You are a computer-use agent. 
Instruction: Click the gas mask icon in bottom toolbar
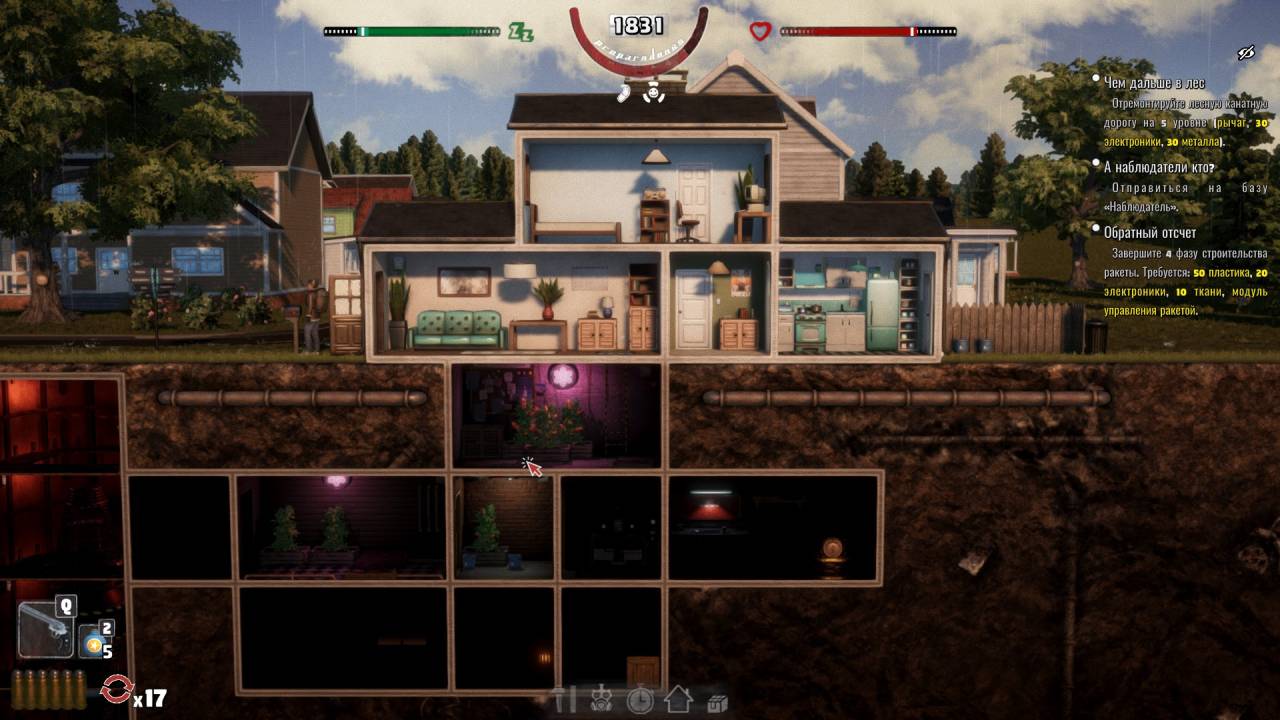[602, 700]
